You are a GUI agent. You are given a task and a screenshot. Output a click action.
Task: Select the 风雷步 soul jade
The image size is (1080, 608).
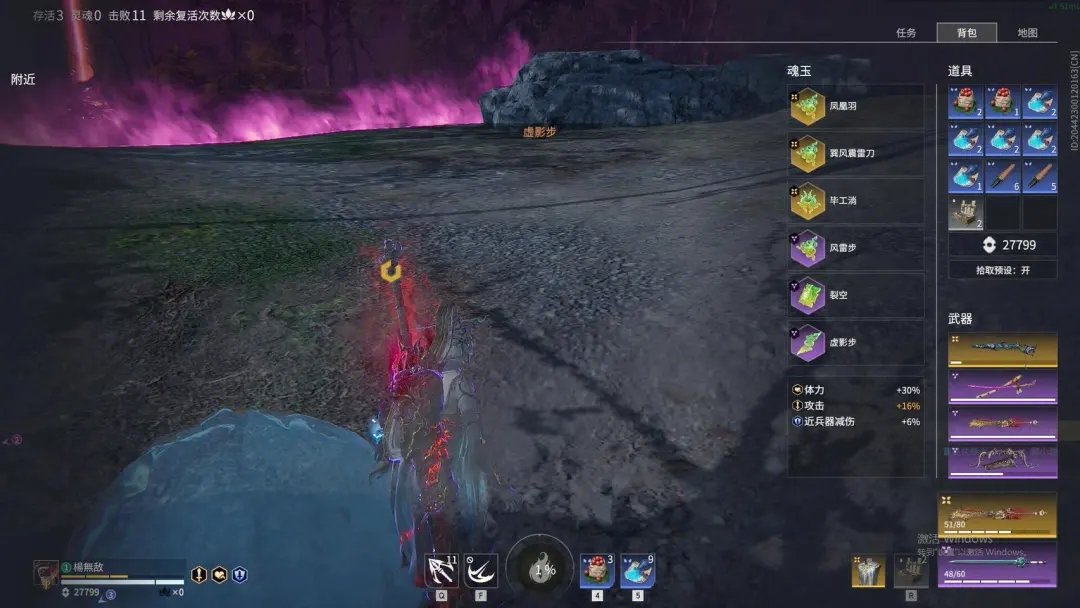tap(856, 248)
